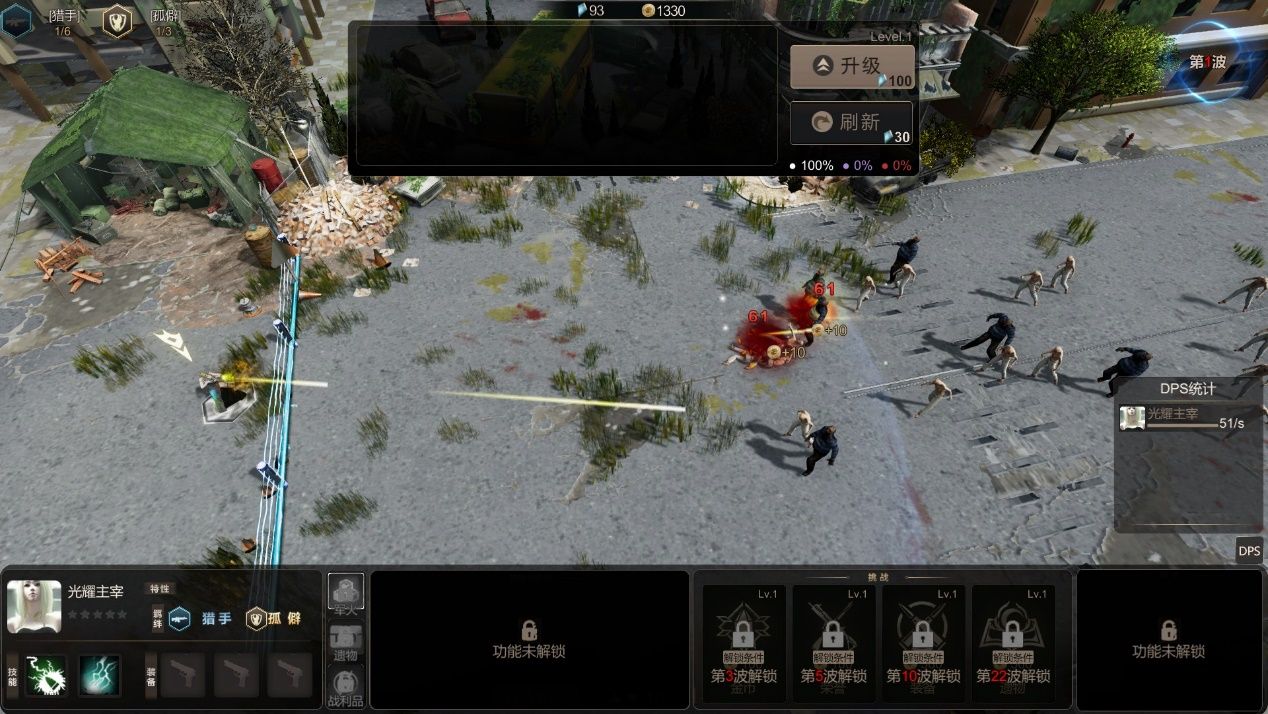Select the challenge locked until wave 10
Image resolution: width=1268 pixels, height=714 pixels.
point(923,641)
